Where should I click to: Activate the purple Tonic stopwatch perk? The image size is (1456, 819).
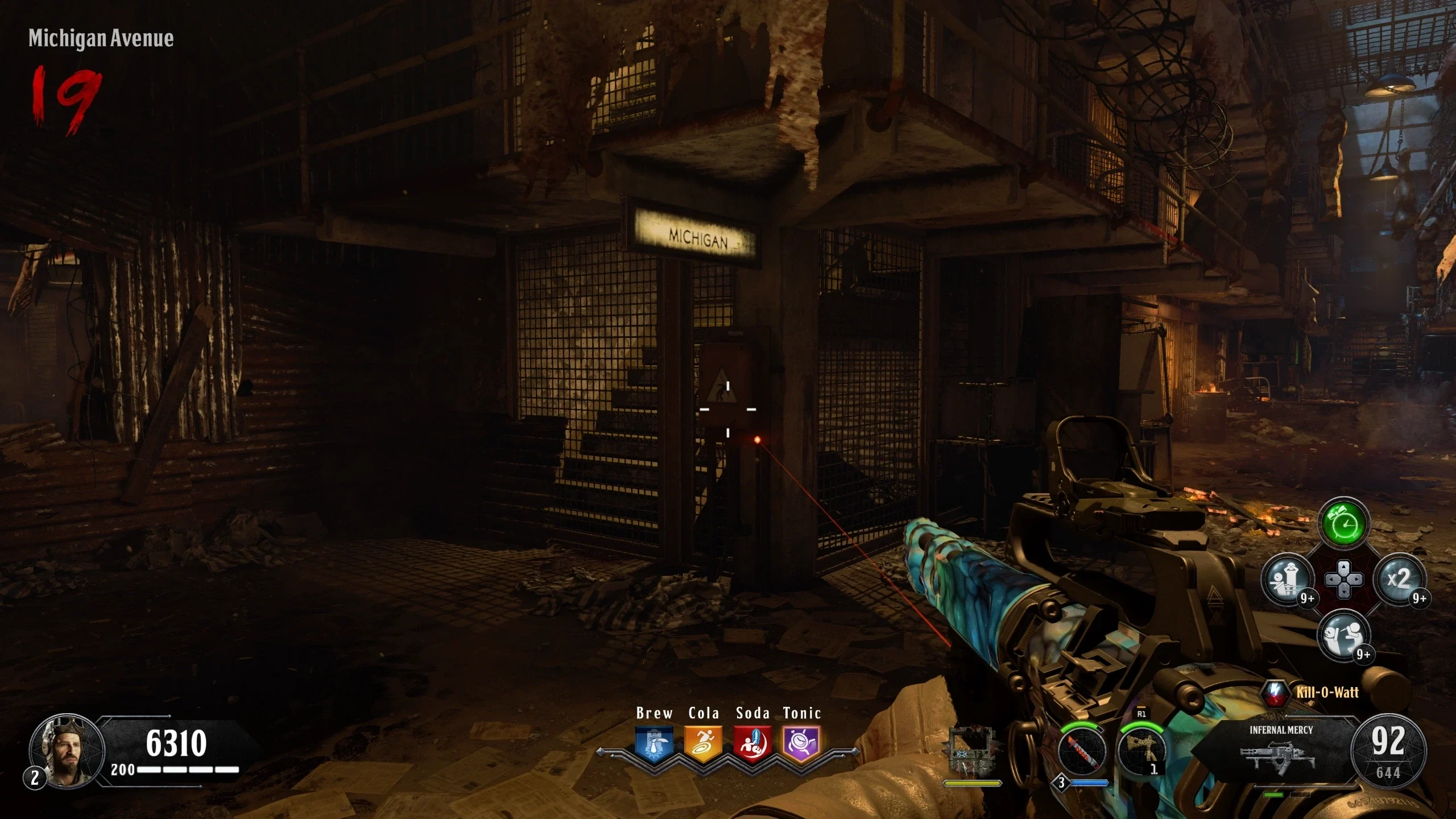tap(801, 743)
